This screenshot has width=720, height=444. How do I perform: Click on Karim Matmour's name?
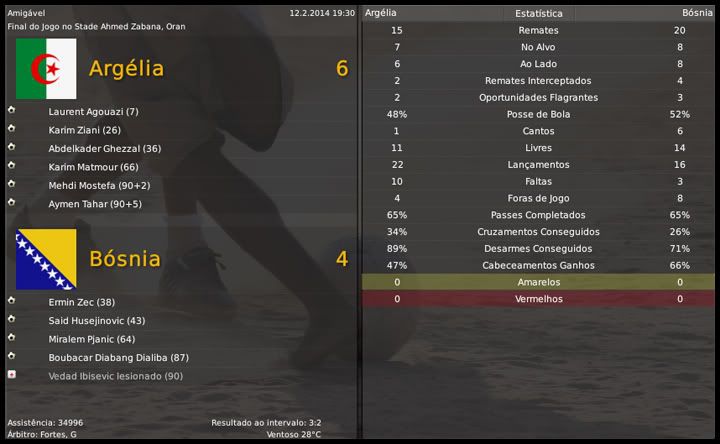click(x=93, y=167)
